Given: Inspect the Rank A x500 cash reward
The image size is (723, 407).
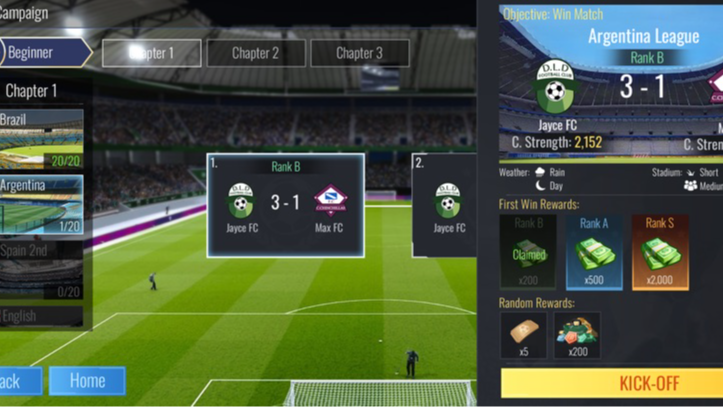Looking at the screenshot, I should click(593, 252).
